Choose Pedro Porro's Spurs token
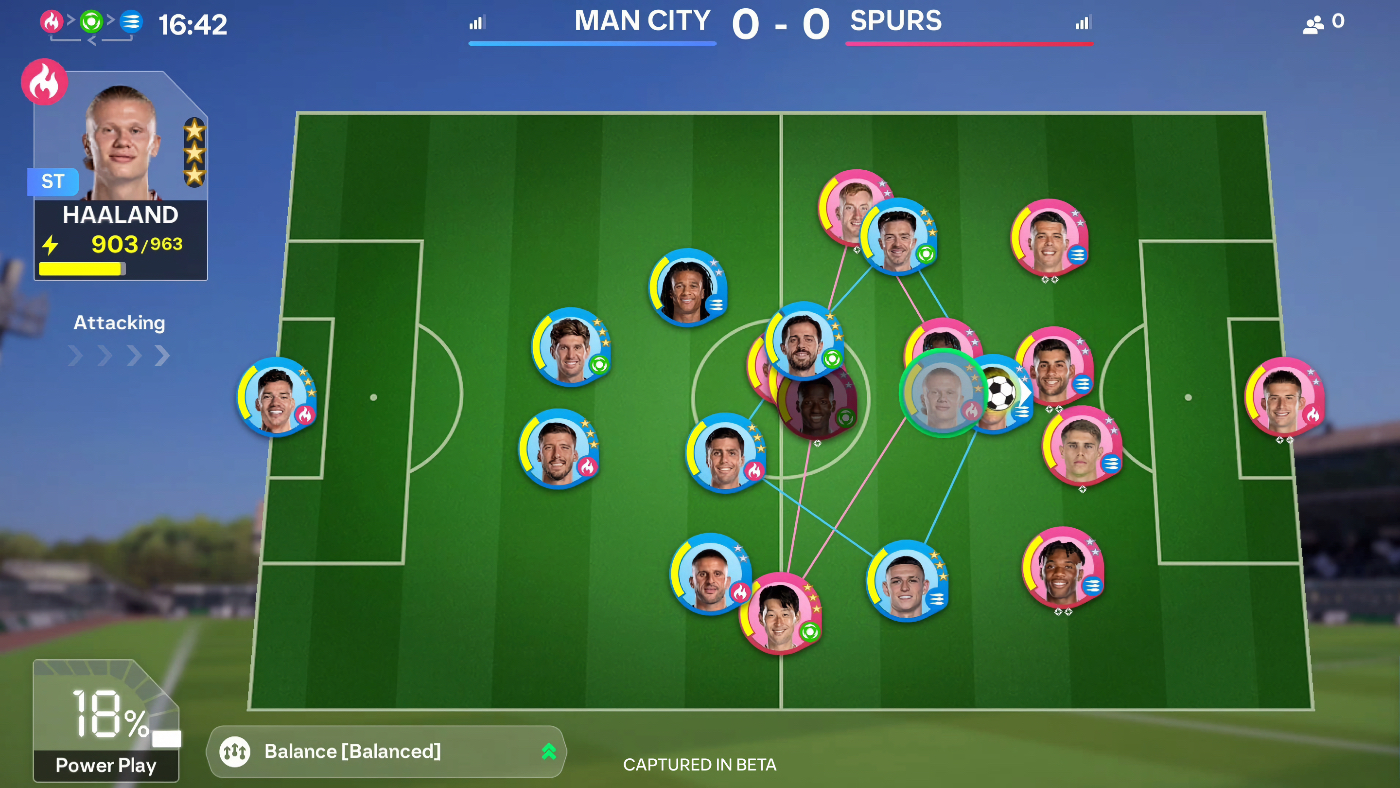Screen dimensions: 1400x788 [x=1049, y=237]
